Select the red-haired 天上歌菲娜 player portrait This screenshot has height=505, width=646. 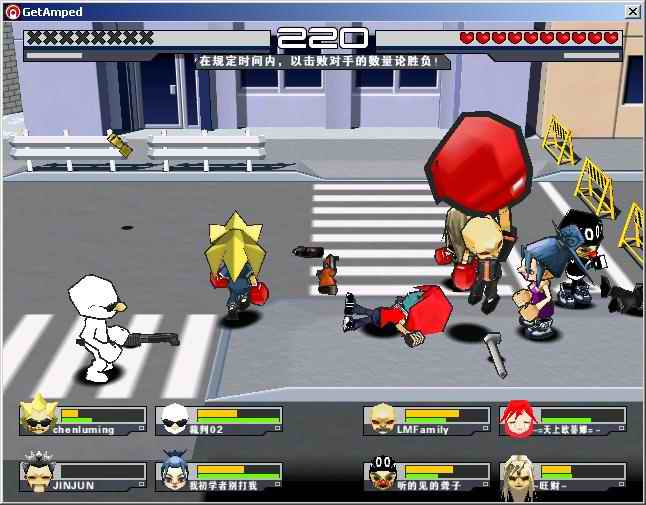click(518, 419)
